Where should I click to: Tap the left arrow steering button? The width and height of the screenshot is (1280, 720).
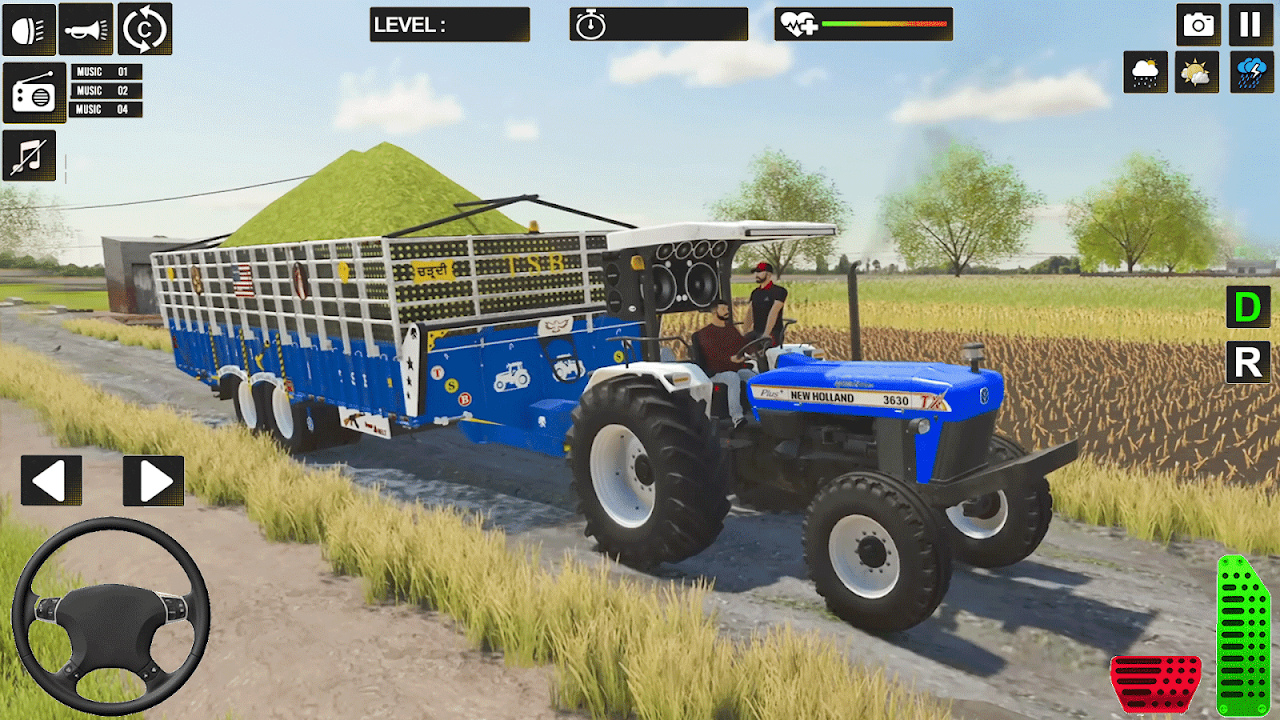click(51, 481)
